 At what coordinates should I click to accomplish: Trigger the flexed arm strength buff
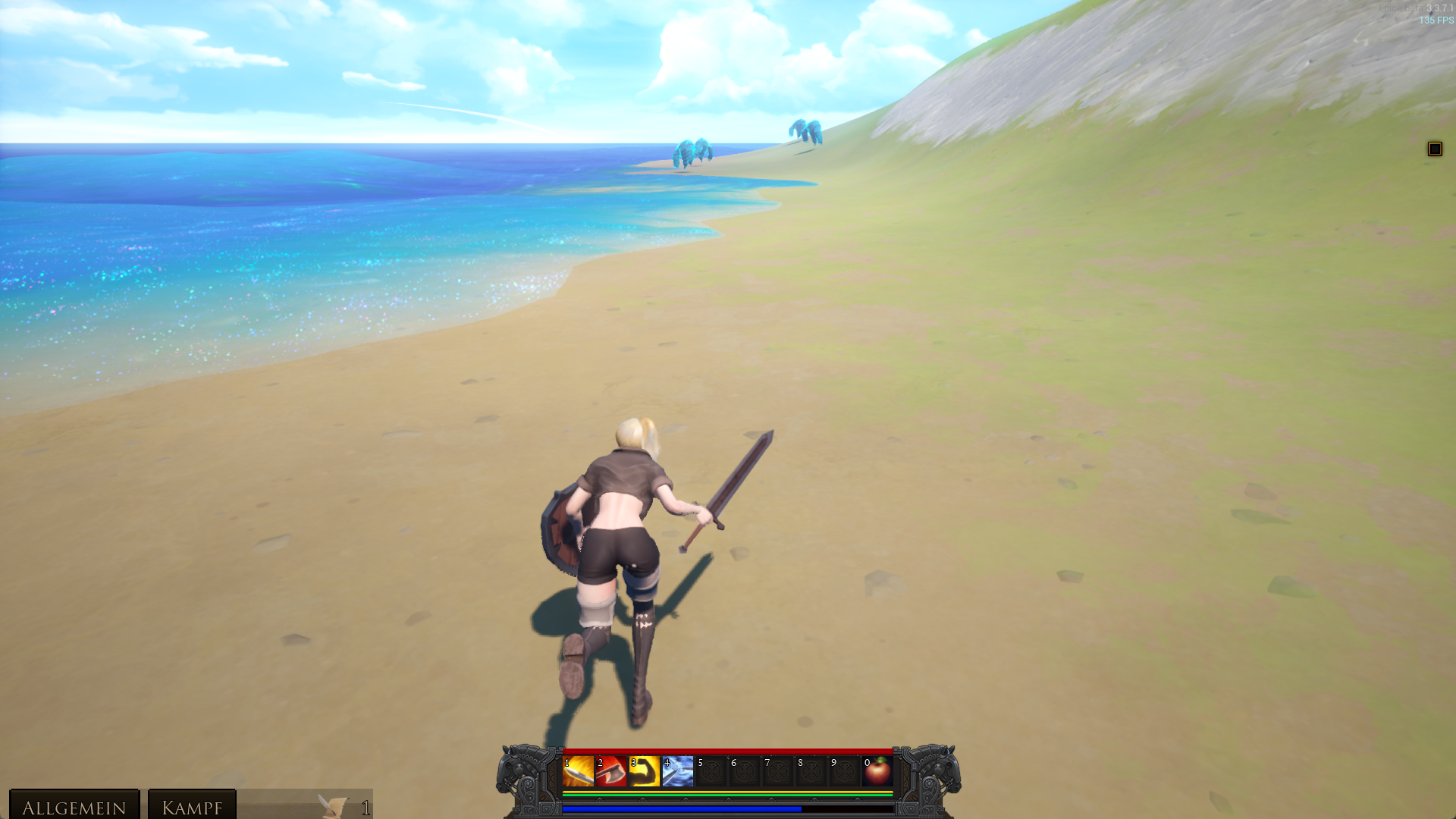(645, 772)
